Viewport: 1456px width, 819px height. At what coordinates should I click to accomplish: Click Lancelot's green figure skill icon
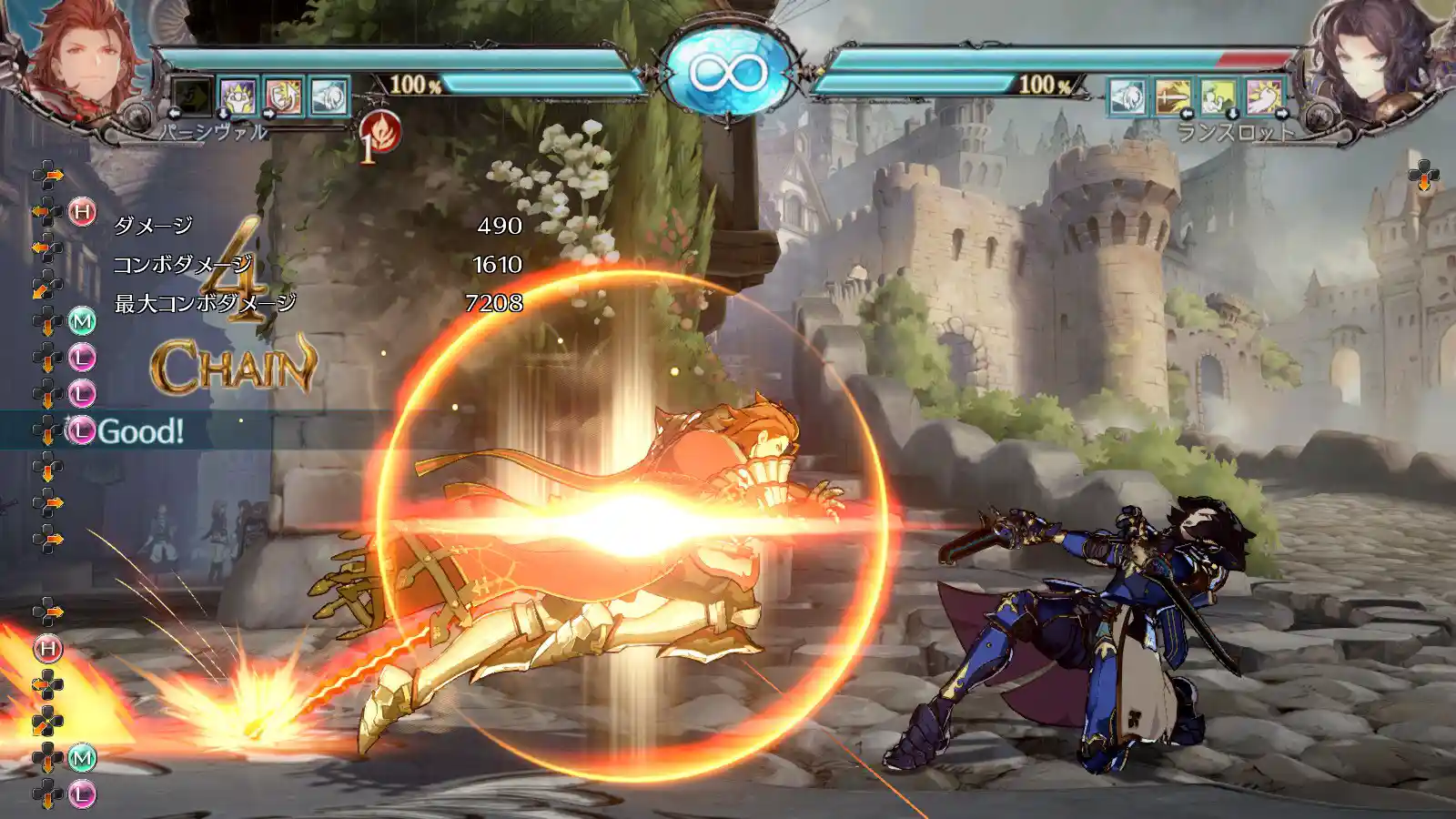(x=1218, y=96)
